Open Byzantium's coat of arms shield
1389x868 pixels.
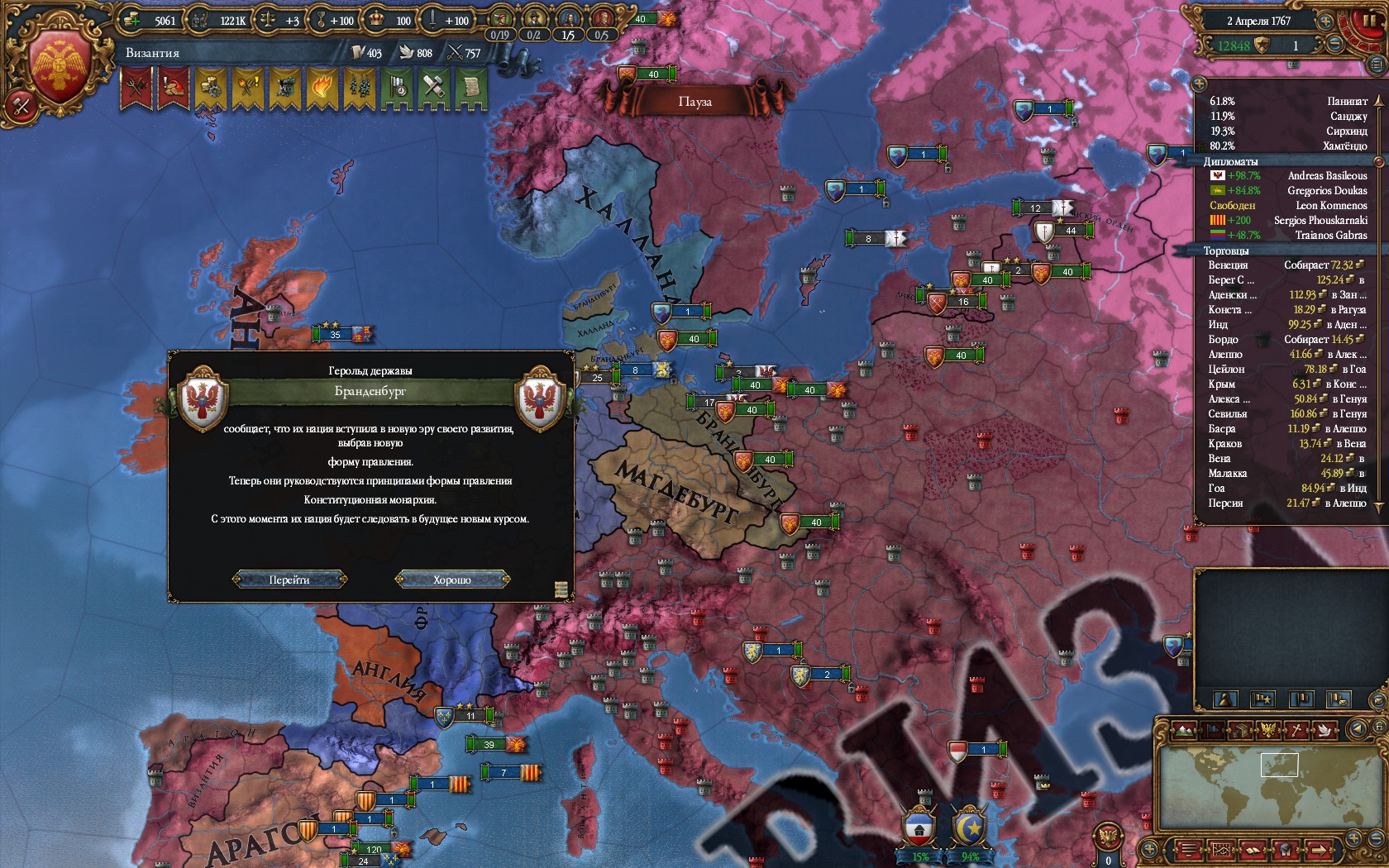pos(59,66)
